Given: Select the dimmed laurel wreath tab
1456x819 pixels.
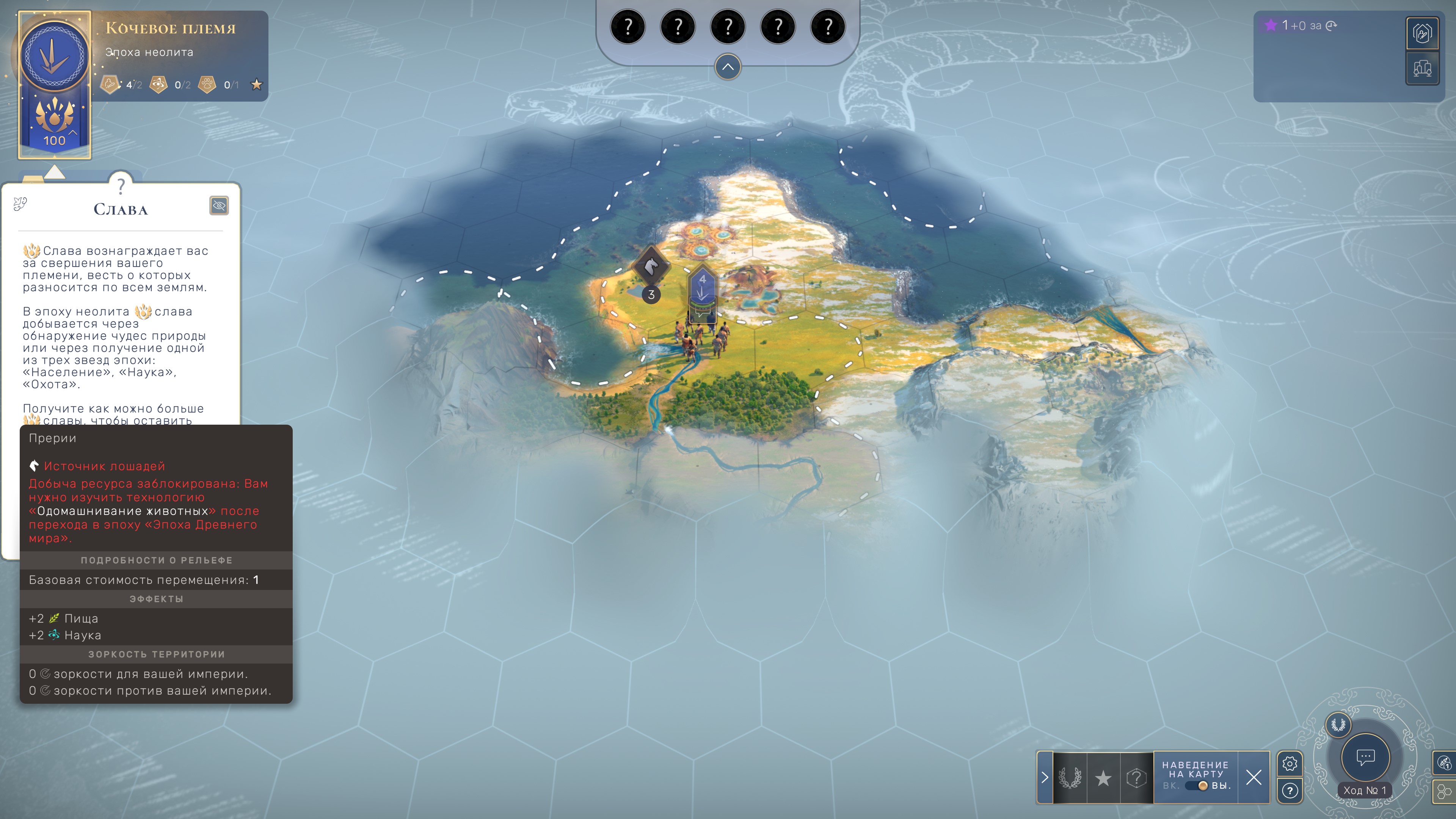Looking at the screenshot, I should (x=1069, y=778).
